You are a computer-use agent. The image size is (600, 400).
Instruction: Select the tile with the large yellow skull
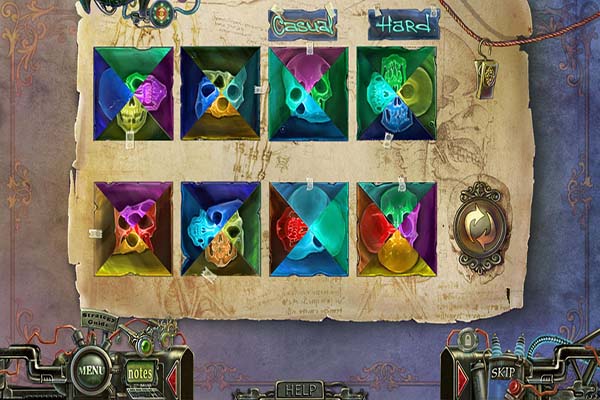tap(397, 229)
